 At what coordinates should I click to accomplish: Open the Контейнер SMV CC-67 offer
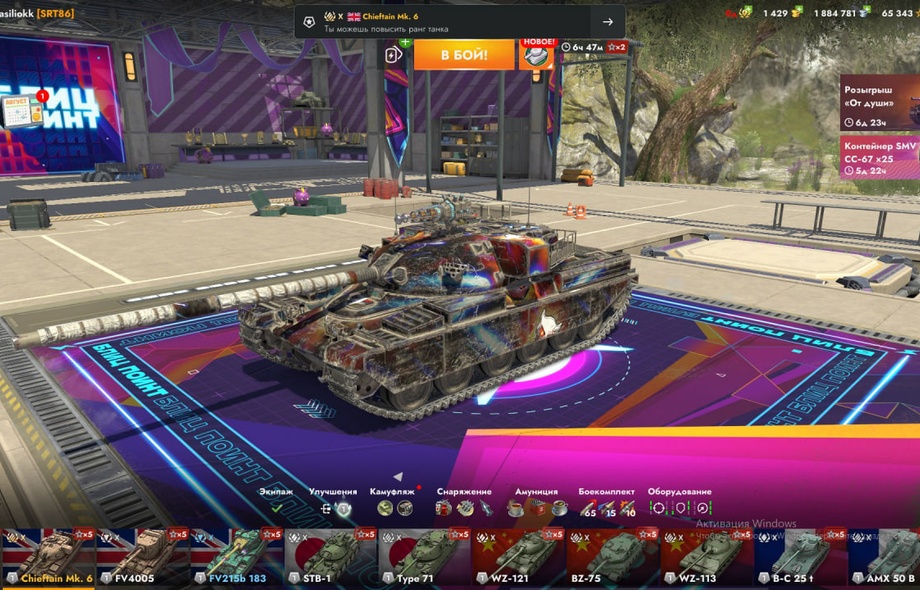(879, 158)
